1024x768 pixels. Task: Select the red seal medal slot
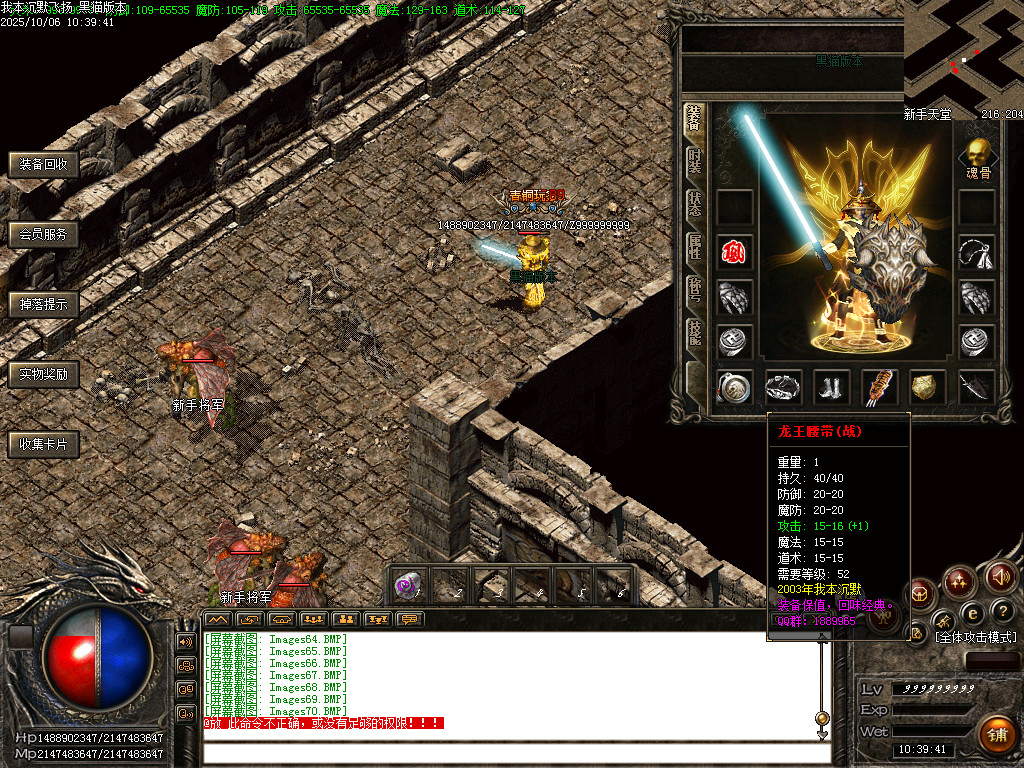(734, 251)
